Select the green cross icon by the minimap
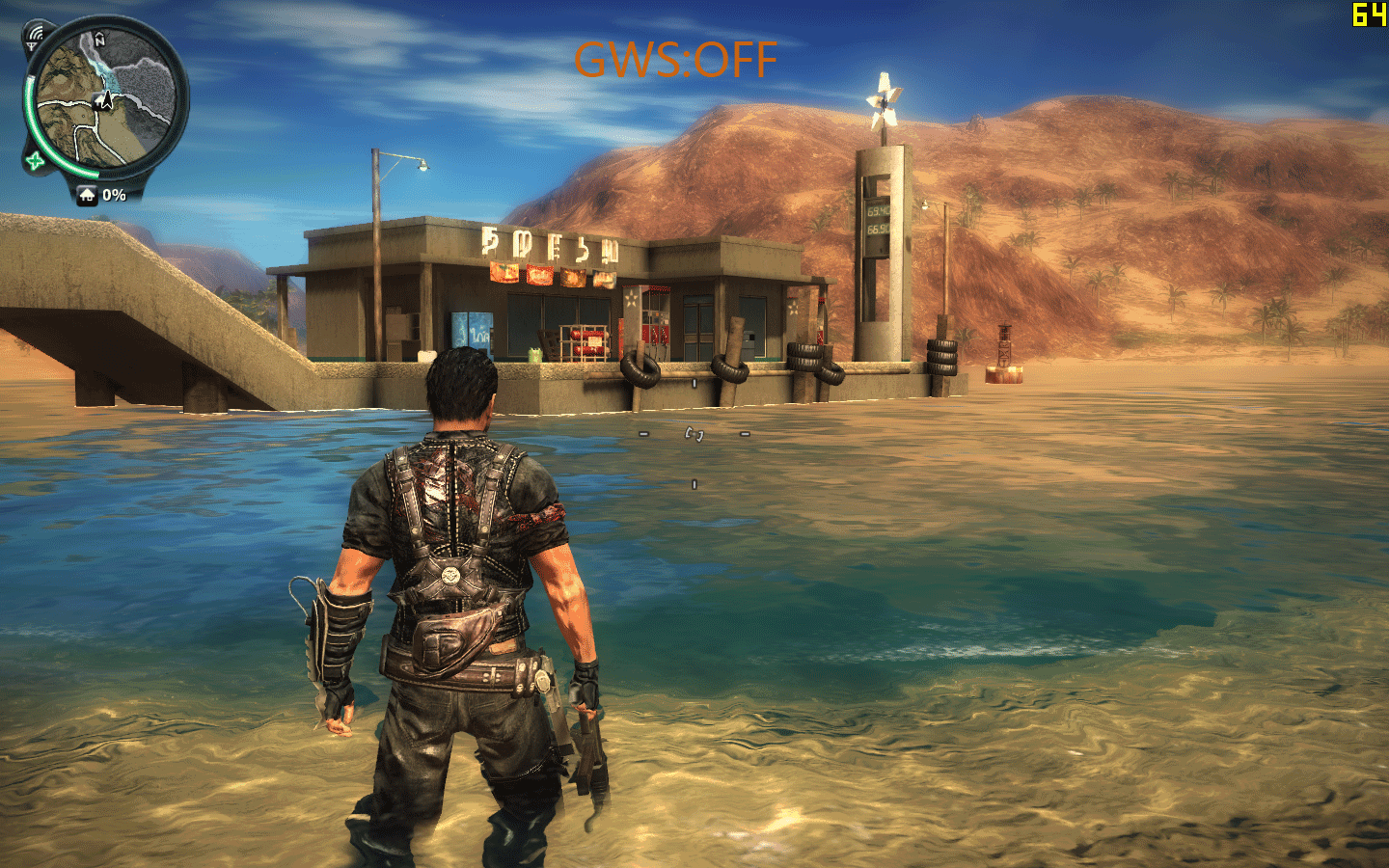The height and width of the screenshot is (868, 1389). pyautogui.click(x=36, y=160)
